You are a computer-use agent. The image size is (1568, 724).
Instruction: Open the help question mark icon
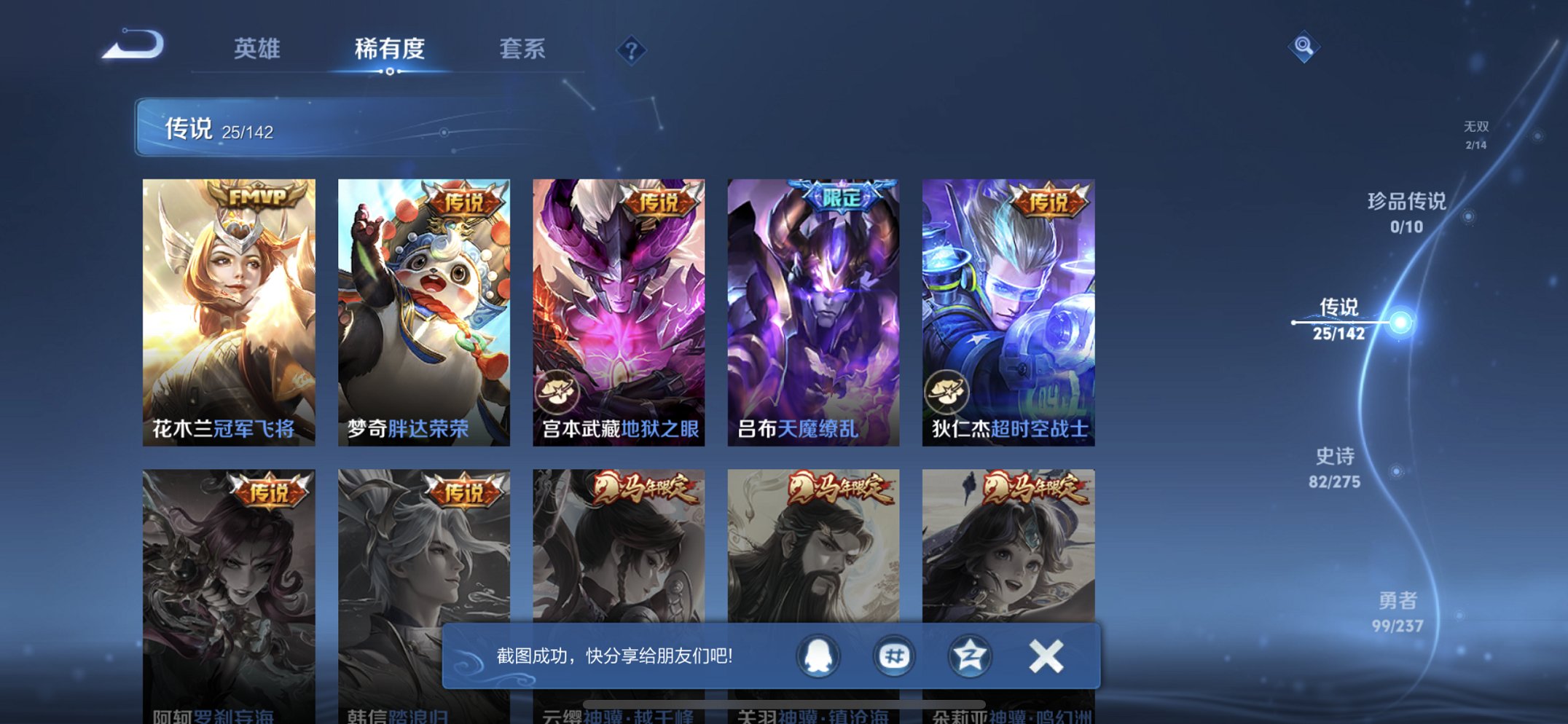coord(632,50)
